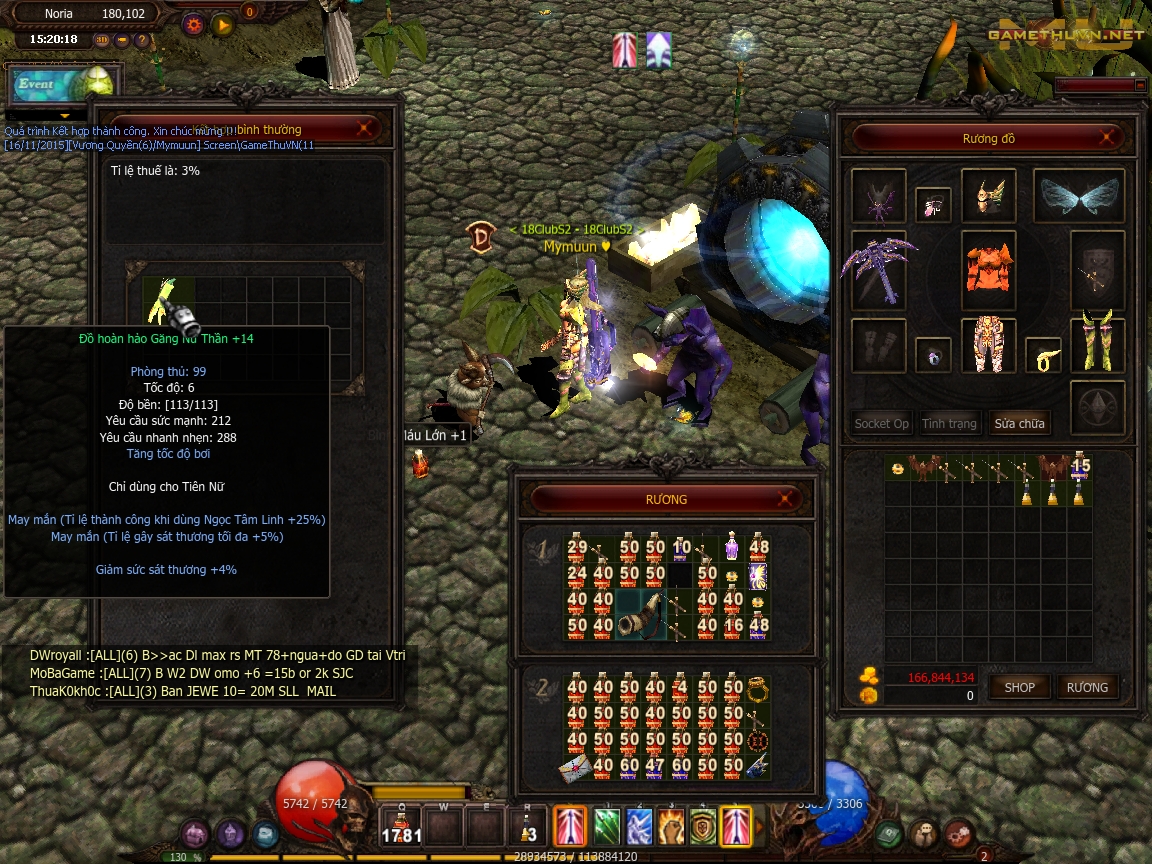Open the Socket Op panel
The width and height of the screenshot is (1152, 864).
881,423
